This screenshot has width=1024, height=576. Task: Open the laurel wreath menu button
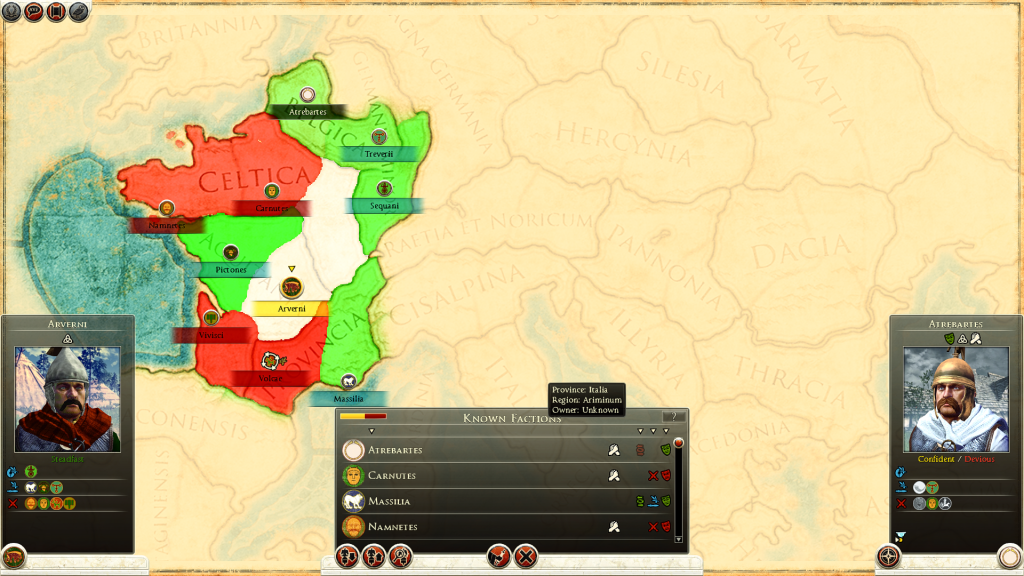point(11,12)
